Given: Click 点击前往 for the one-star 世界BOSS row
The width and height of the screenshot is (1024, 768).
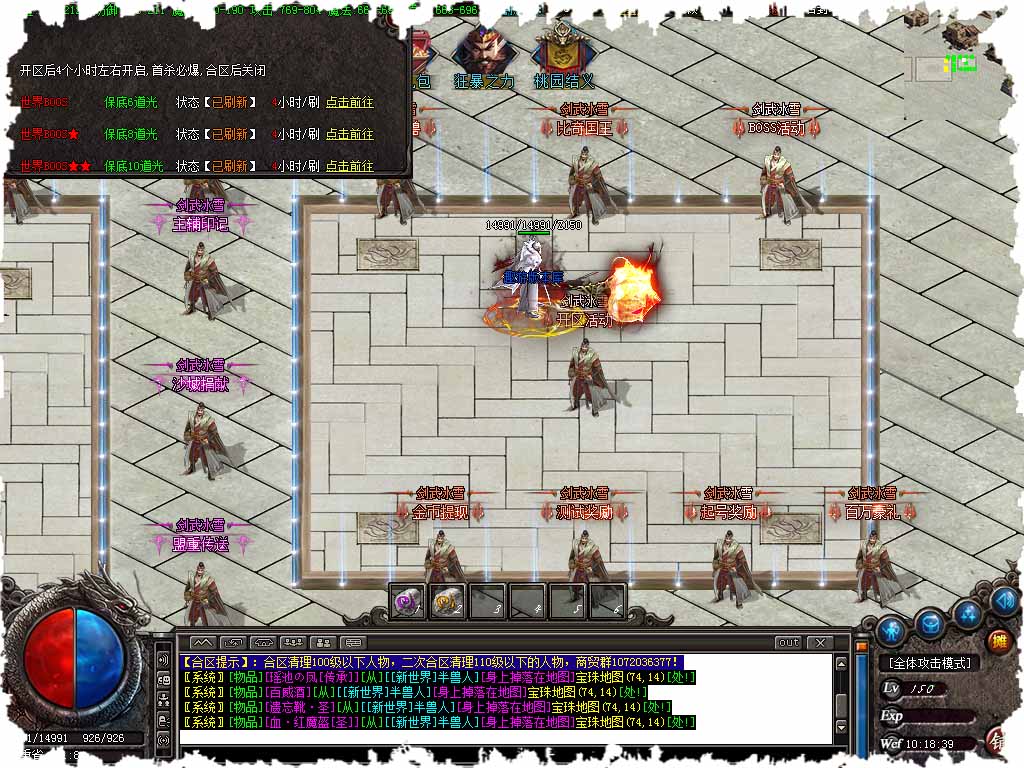Looking at the screenshot, I should click(349, 134).
